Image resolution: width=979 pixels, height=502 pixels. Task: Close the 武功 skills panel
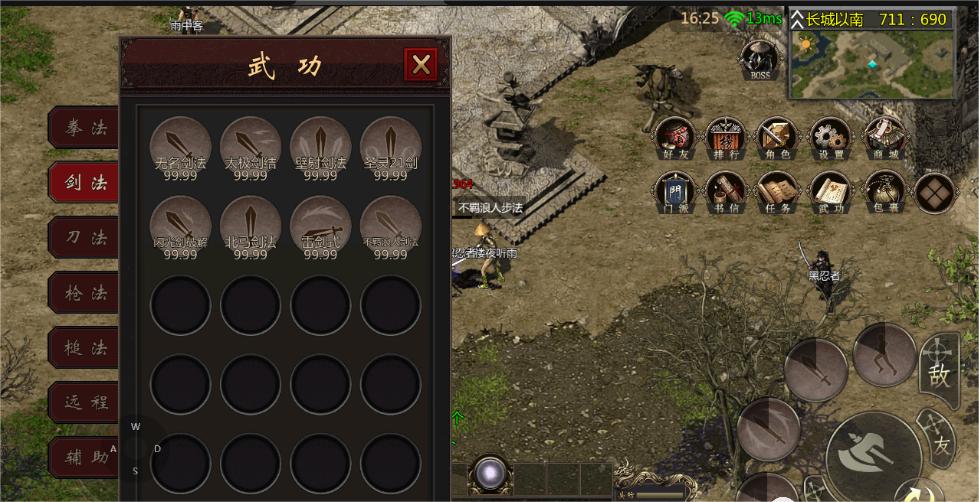click(421, 65)
